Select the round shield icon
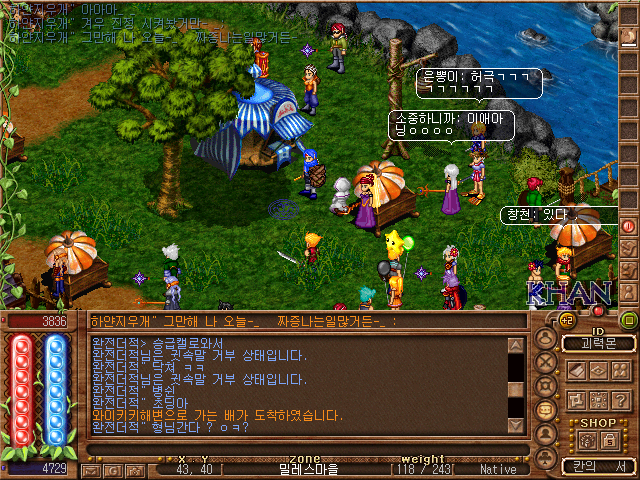640x480 pixels. pos(546,386)
